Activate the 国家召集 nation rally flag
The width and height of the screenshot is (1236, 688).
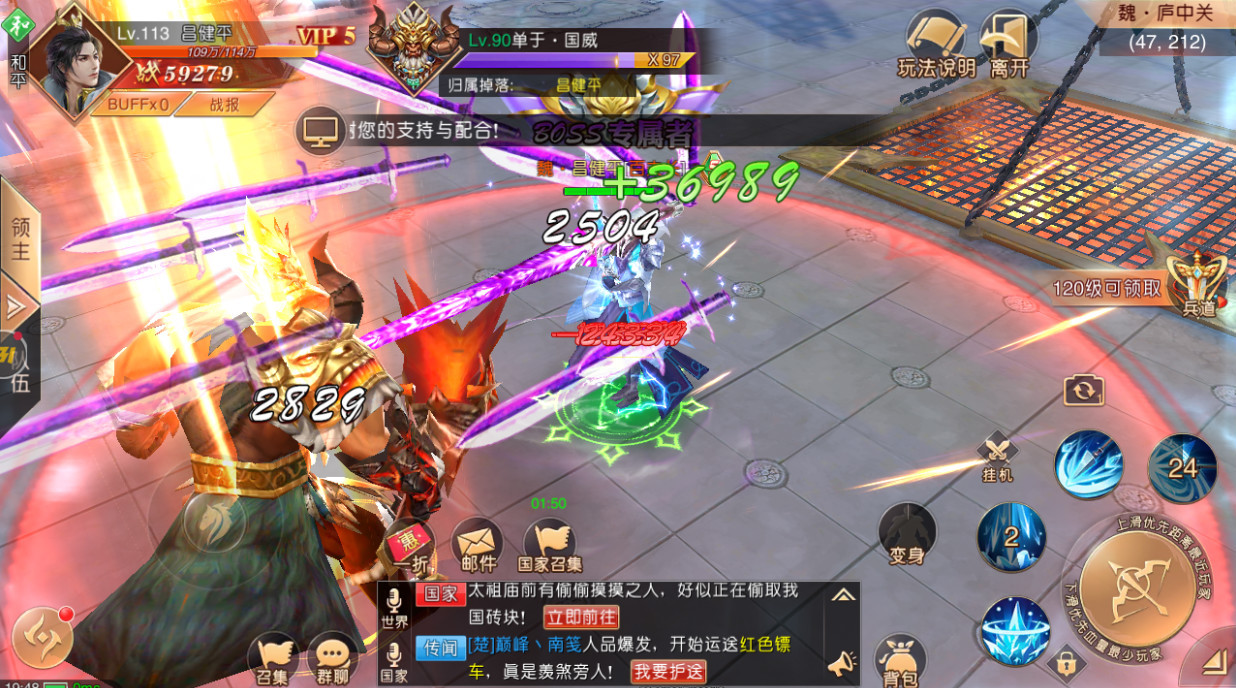click(550, 549)
